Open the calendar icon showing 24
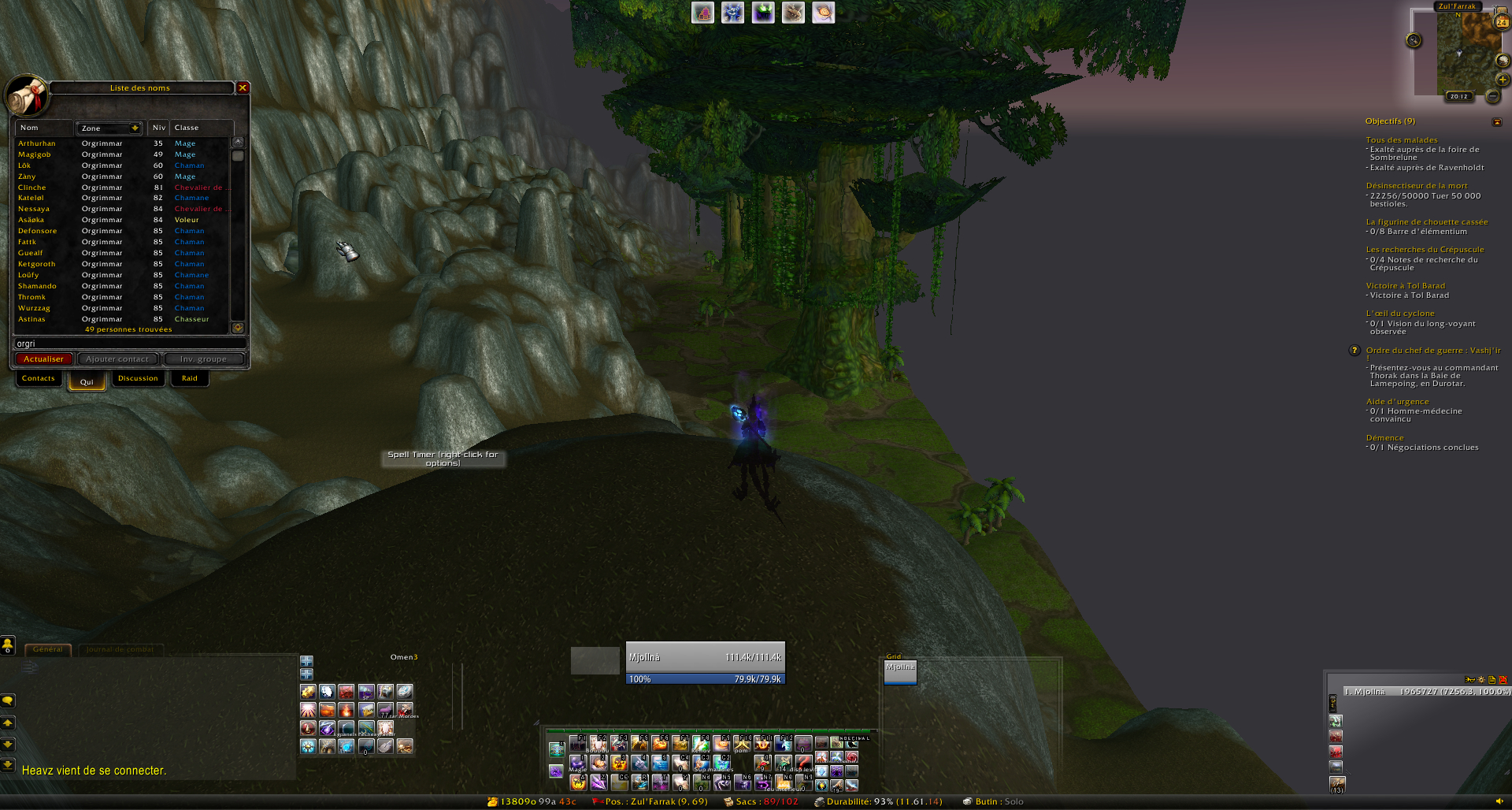Viewport: 1512px width, 810px height. [1502, 22]
